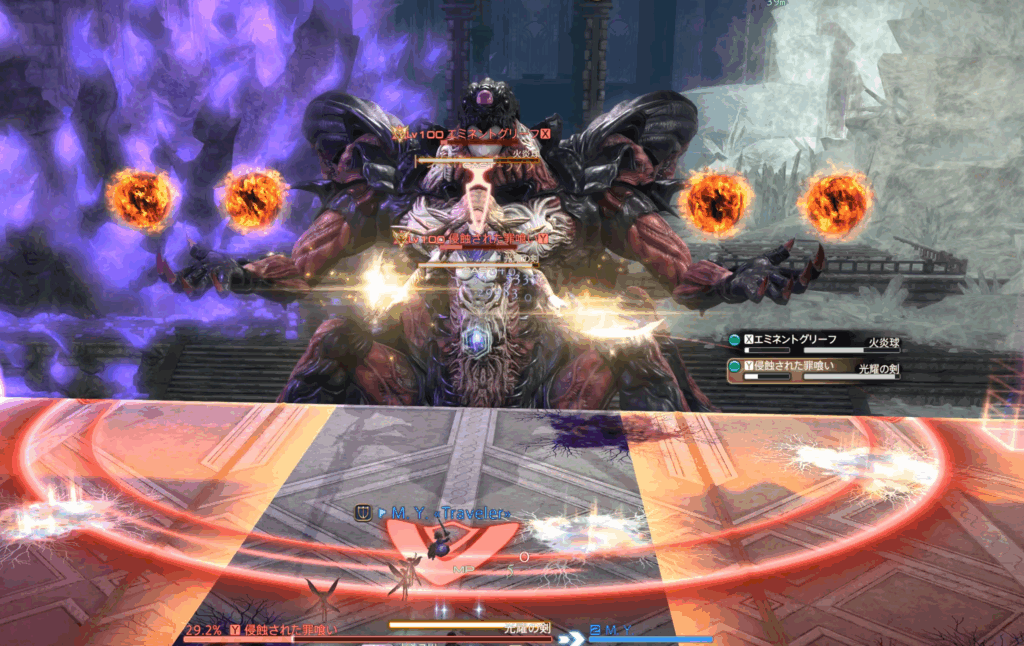Select the Lv100 侵蝕された罪喰い nameplate
This screenshot has width=1024, height=646.
coord(472,239)
